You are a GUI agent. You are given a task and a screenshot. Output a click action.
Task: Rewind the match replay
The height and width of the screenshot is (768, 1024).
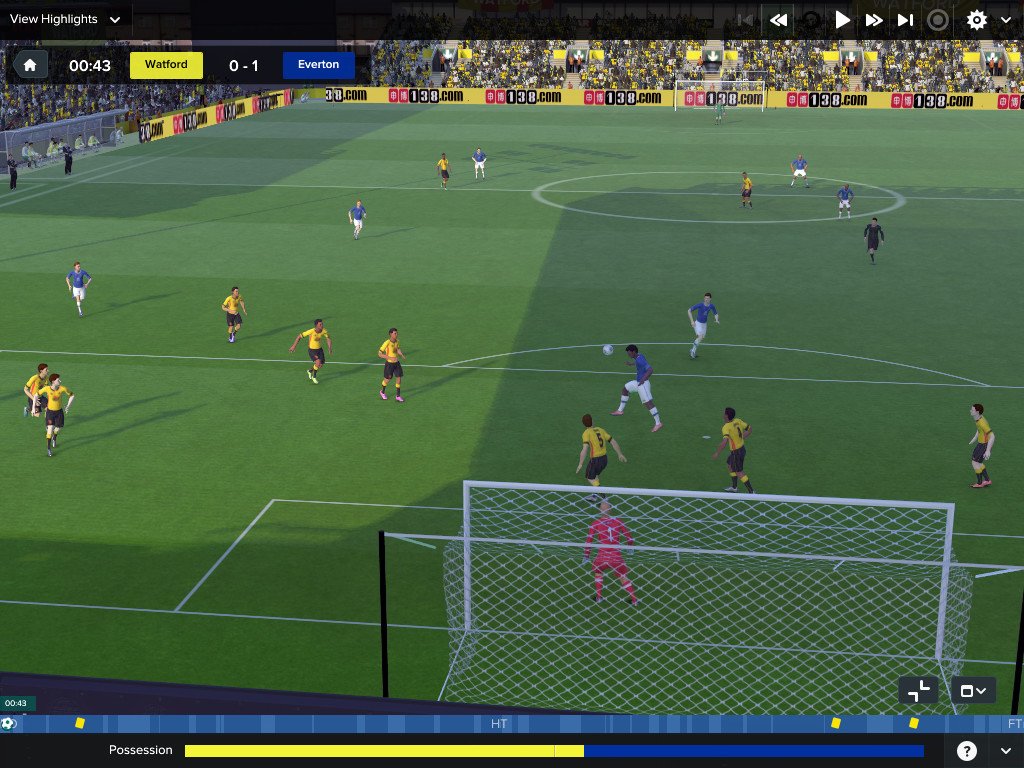[x=778, y=20]
